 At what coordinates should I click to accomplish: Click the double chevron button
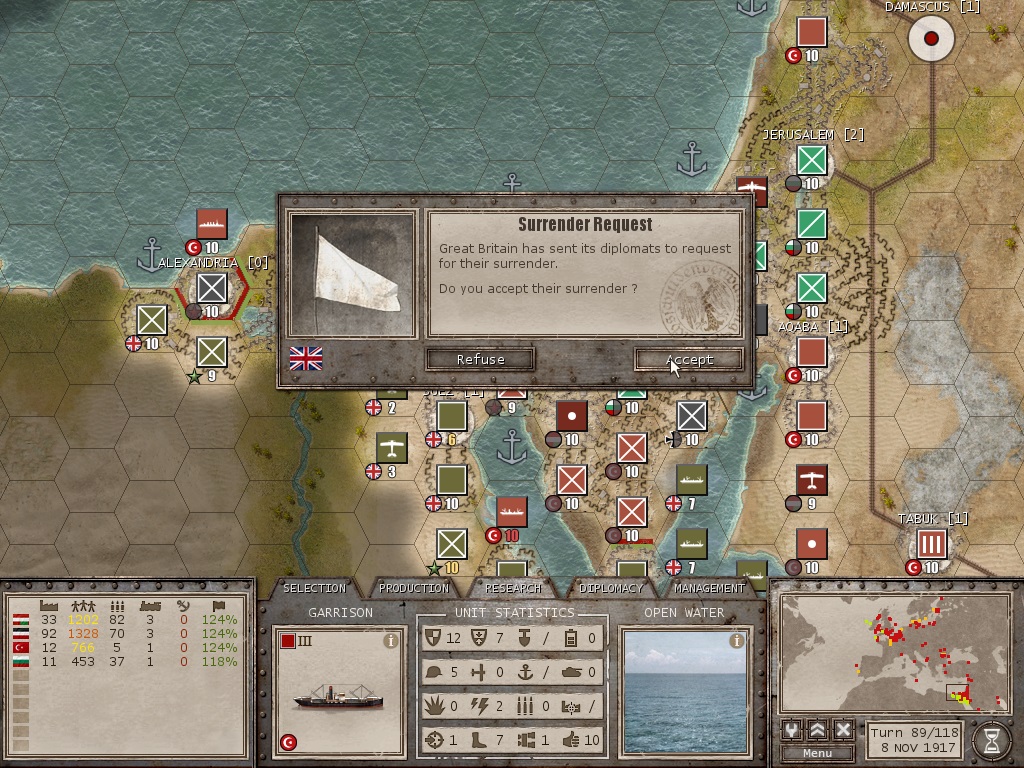click(818, 729)
